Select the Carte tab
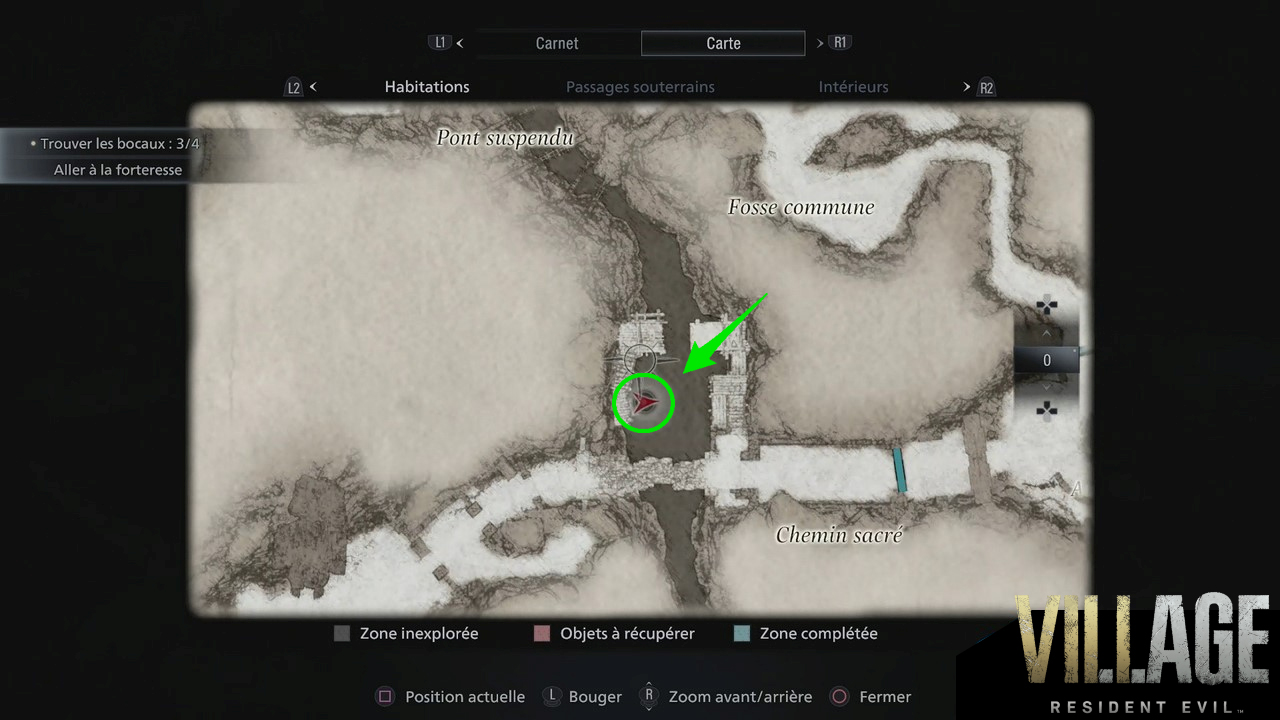This screenshot has width=1280, height=720. (x=723, y=43)
